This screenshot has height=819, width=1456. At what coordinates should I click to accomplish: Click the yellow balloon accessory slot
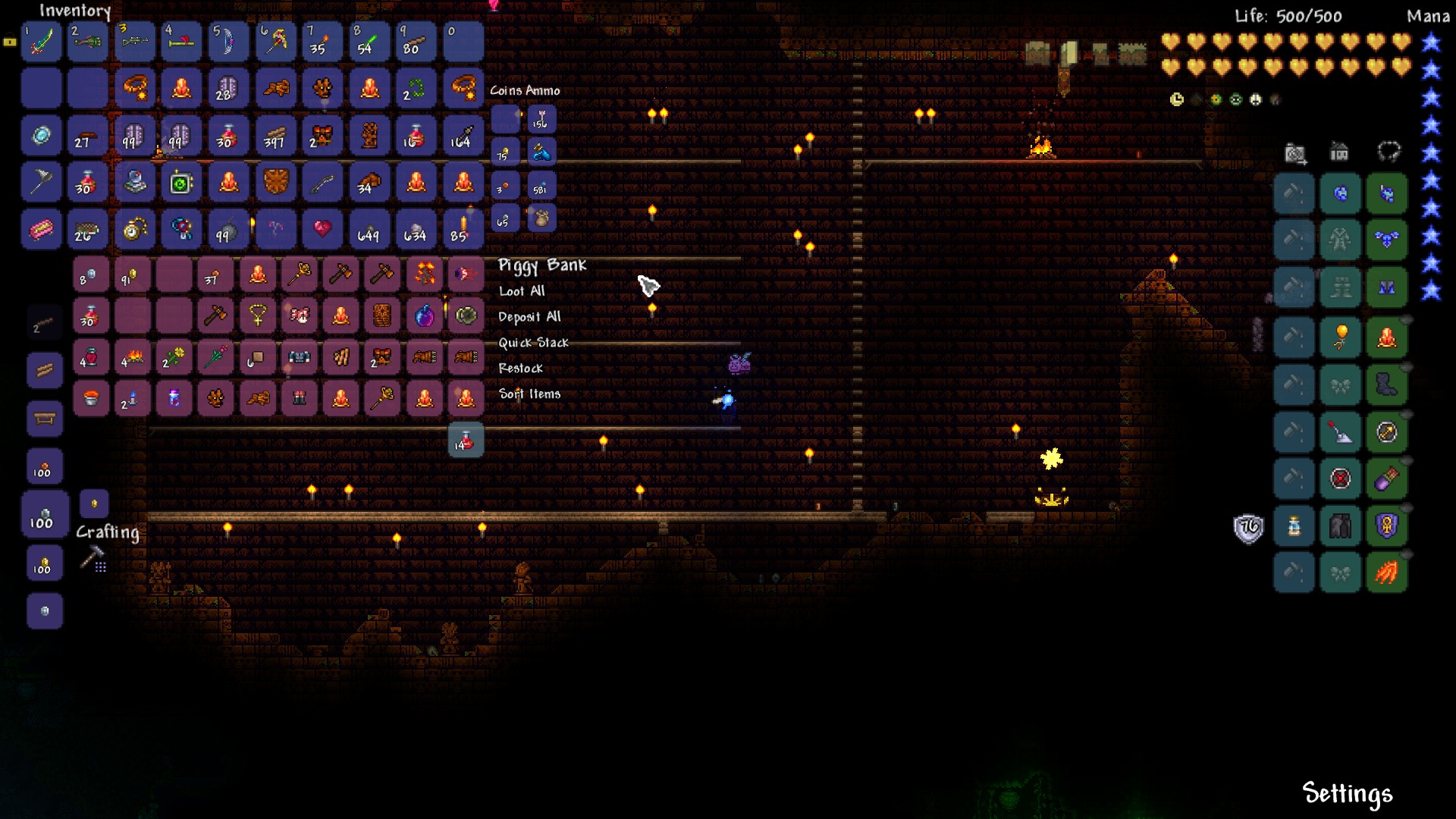pyautogui.click(x=1341, y=334)
